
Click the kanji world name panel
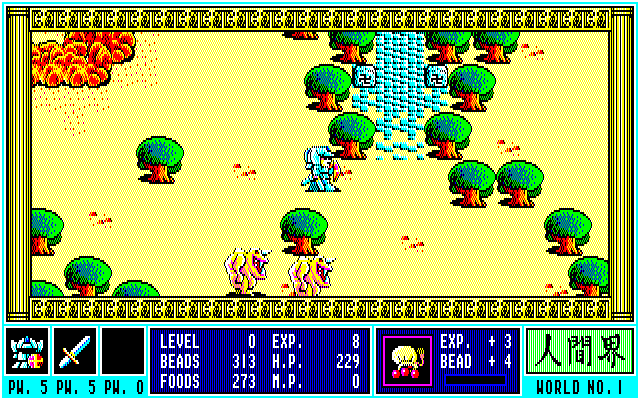click(x=579, y=352)
